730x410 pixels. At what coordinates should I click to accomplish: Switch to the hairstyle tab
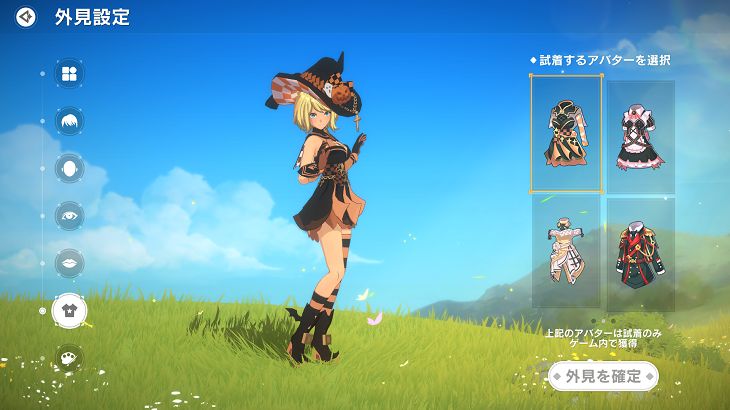69,121
